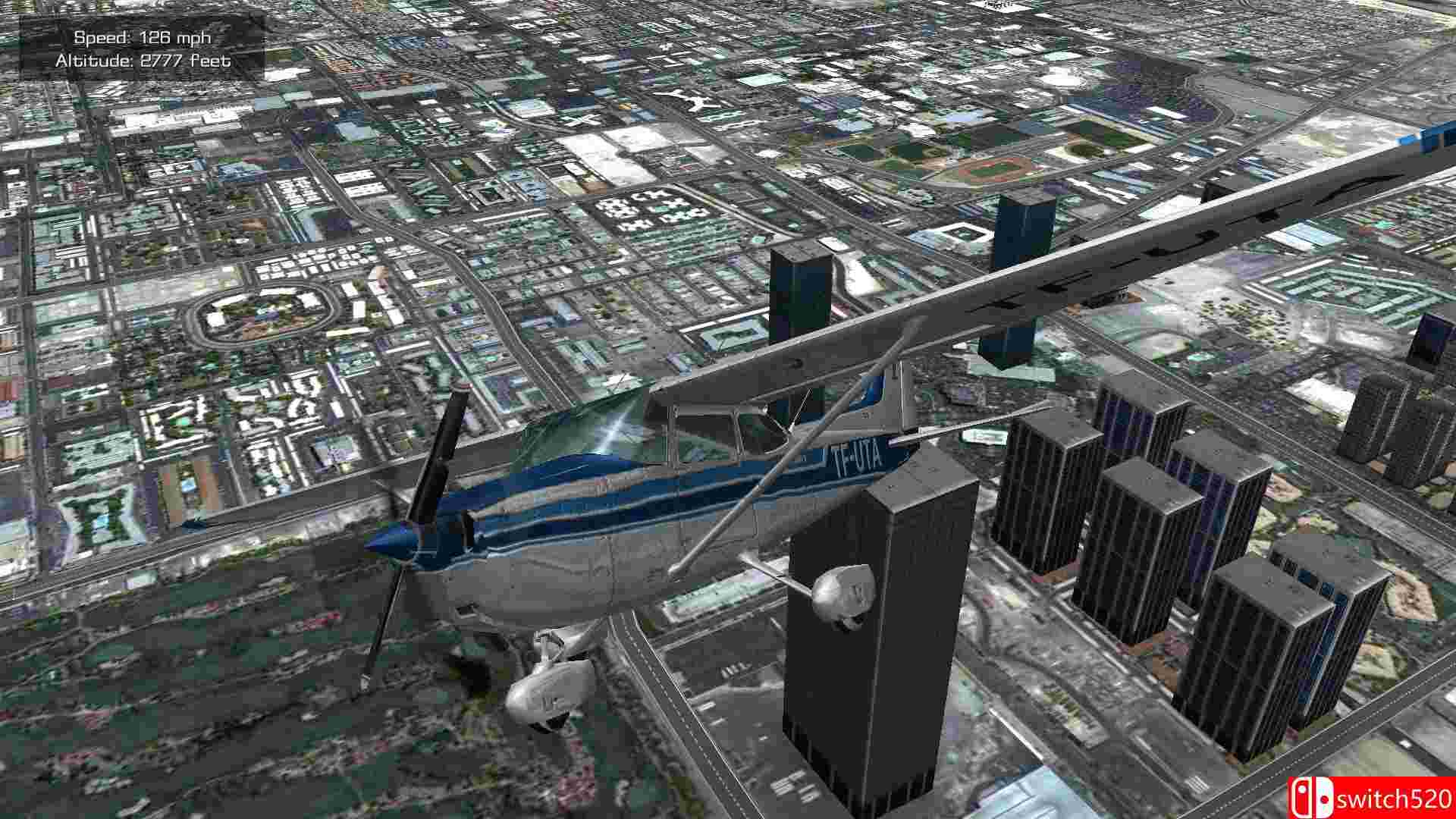The image size is (1456, 819).
Task: Click the HUD info panel background
Action: (140, 48)
